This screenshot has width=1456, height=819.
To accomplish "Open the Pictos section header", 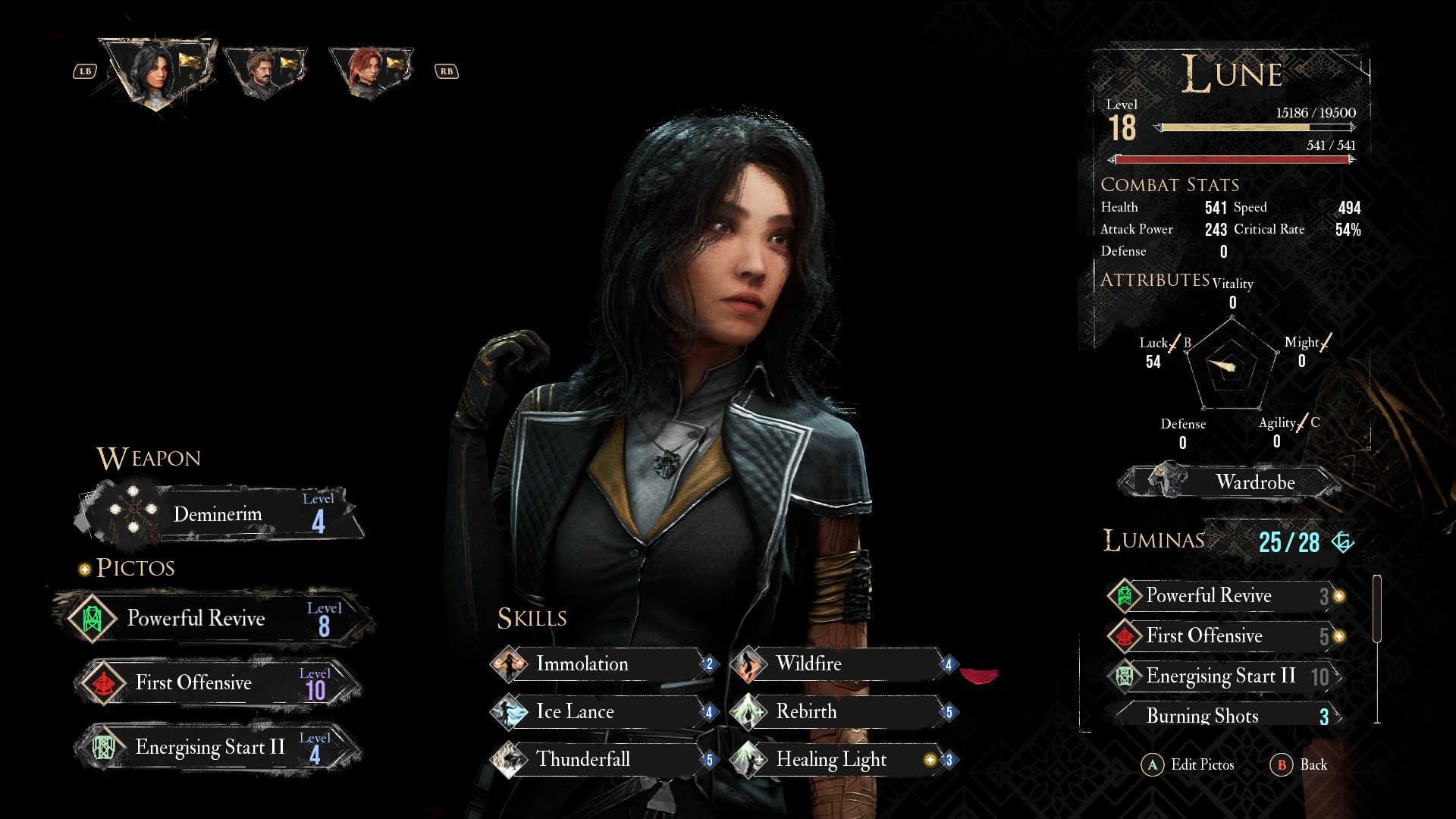I will click(x=135, y=568).
